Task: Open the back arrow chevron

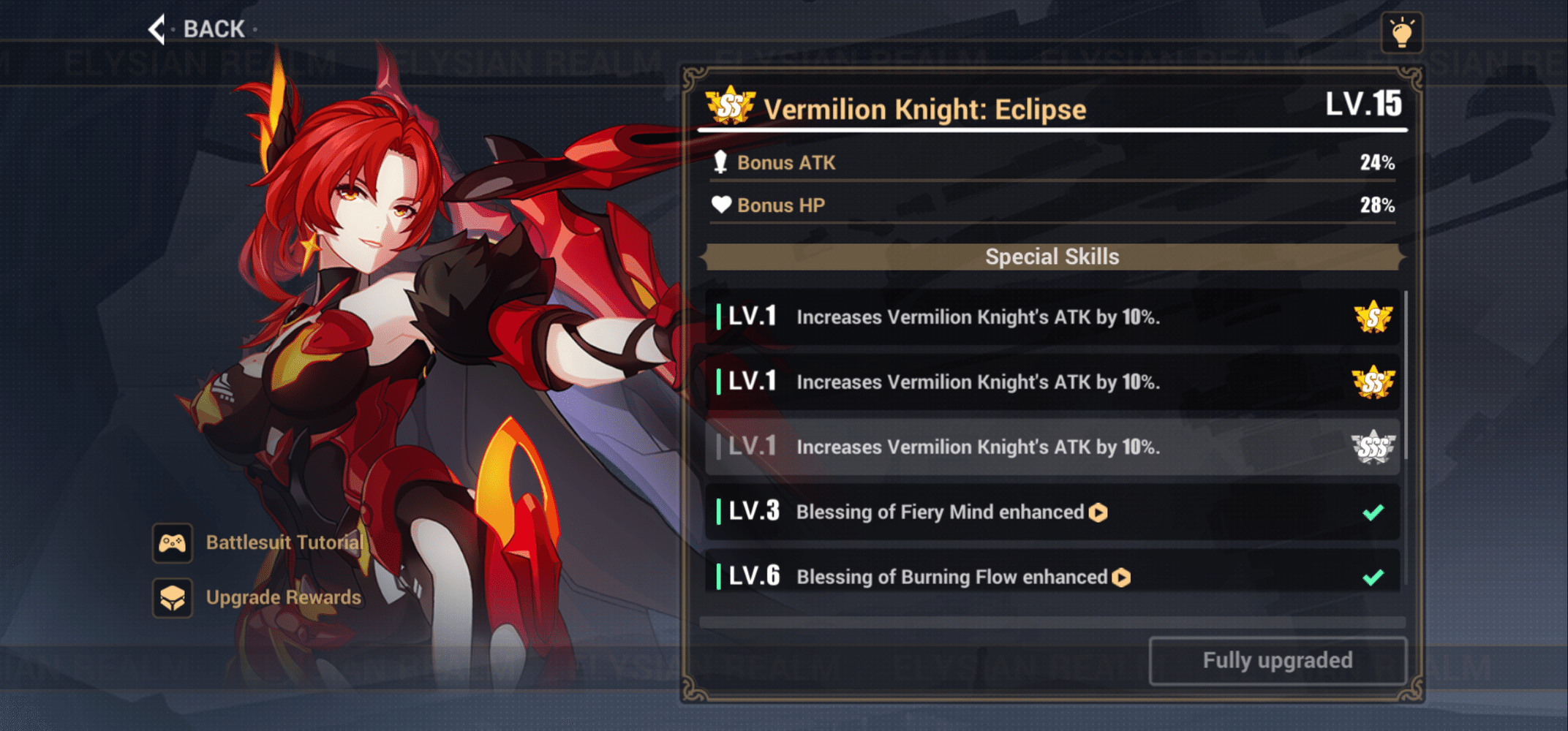Action: [157, 29]
